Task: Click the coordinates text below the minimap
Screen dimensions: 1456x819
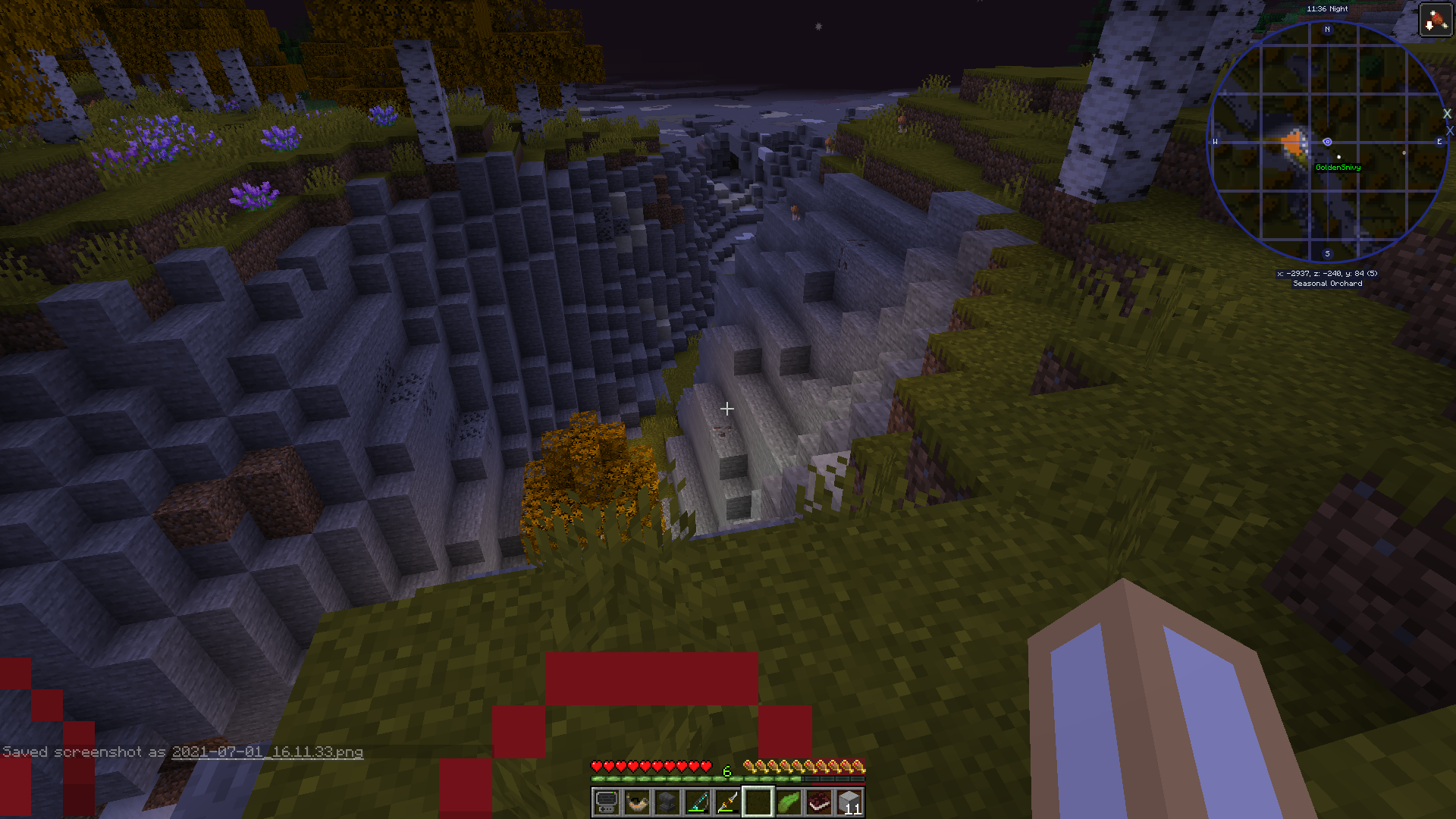Action: (1327, 273)
